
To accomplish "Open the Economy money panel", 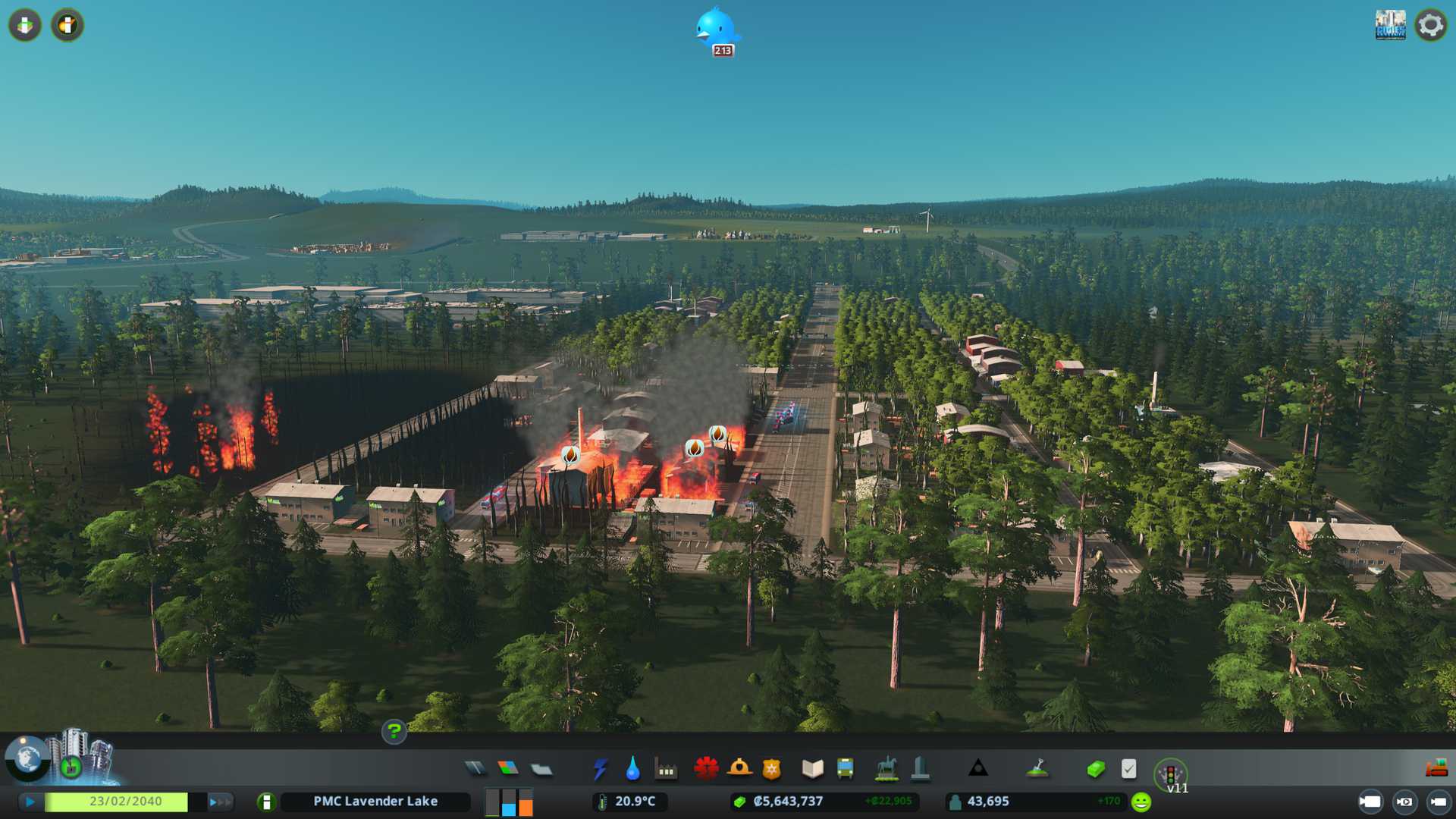I will [1096, 769].
